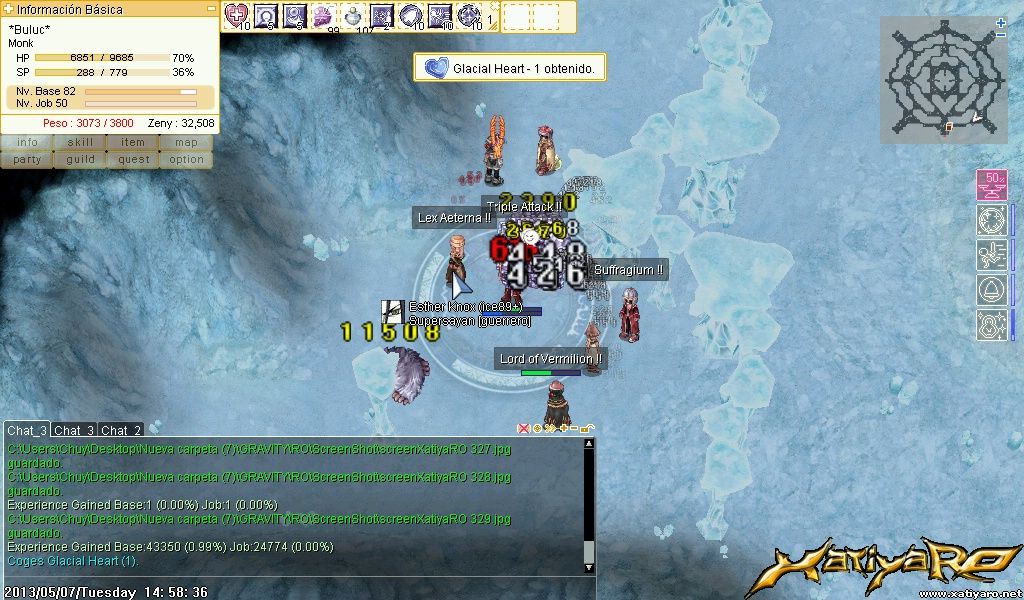Use the white potion bottle hotkey
Screen dimensions: 1024x600
point(354,15)
